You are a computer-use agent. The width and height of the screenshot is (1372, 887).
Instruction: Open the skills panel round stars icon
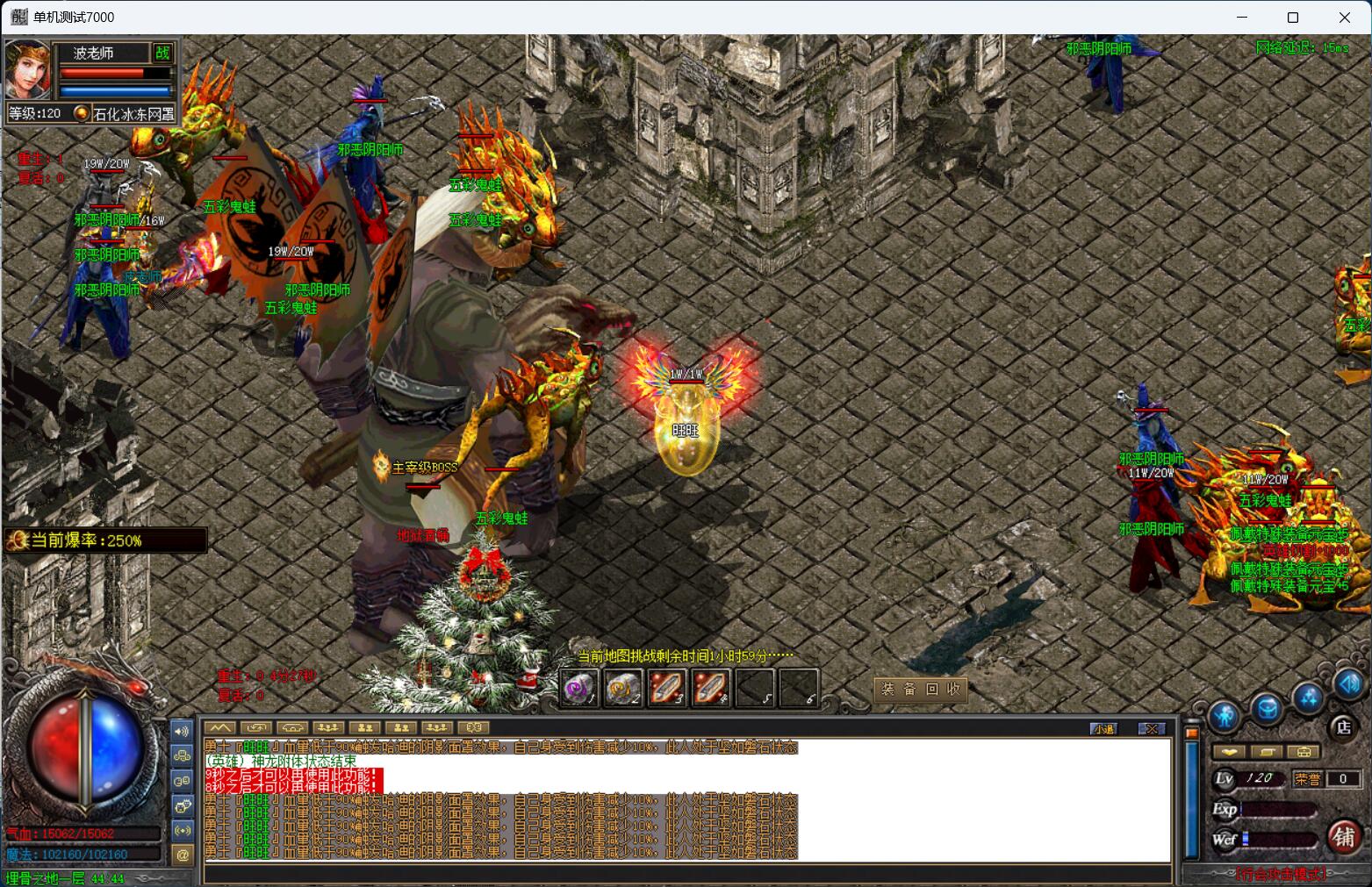click(1309, 697)
